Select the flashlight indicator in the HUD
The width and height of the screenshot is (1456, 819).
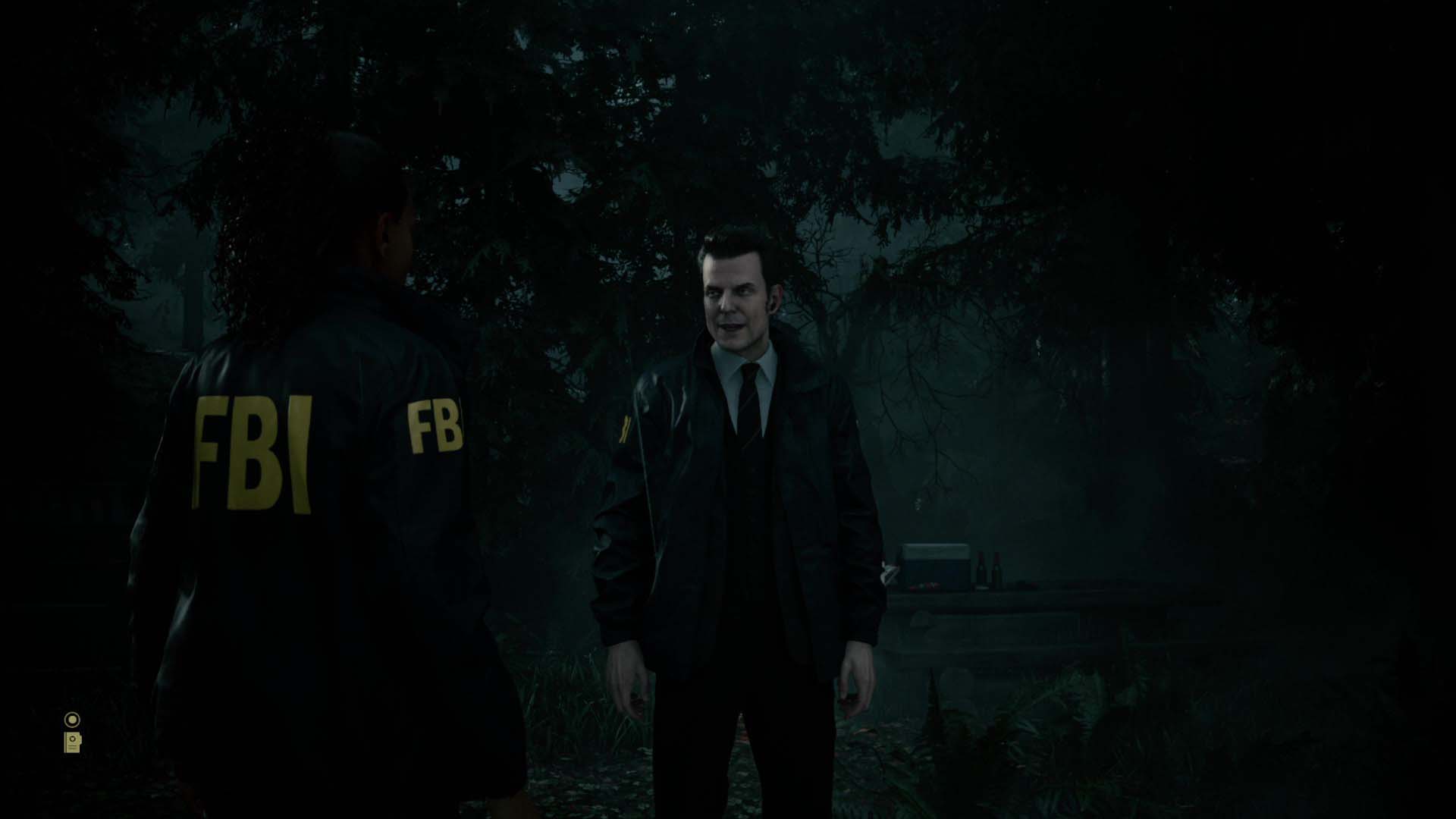tap(72, 719)
